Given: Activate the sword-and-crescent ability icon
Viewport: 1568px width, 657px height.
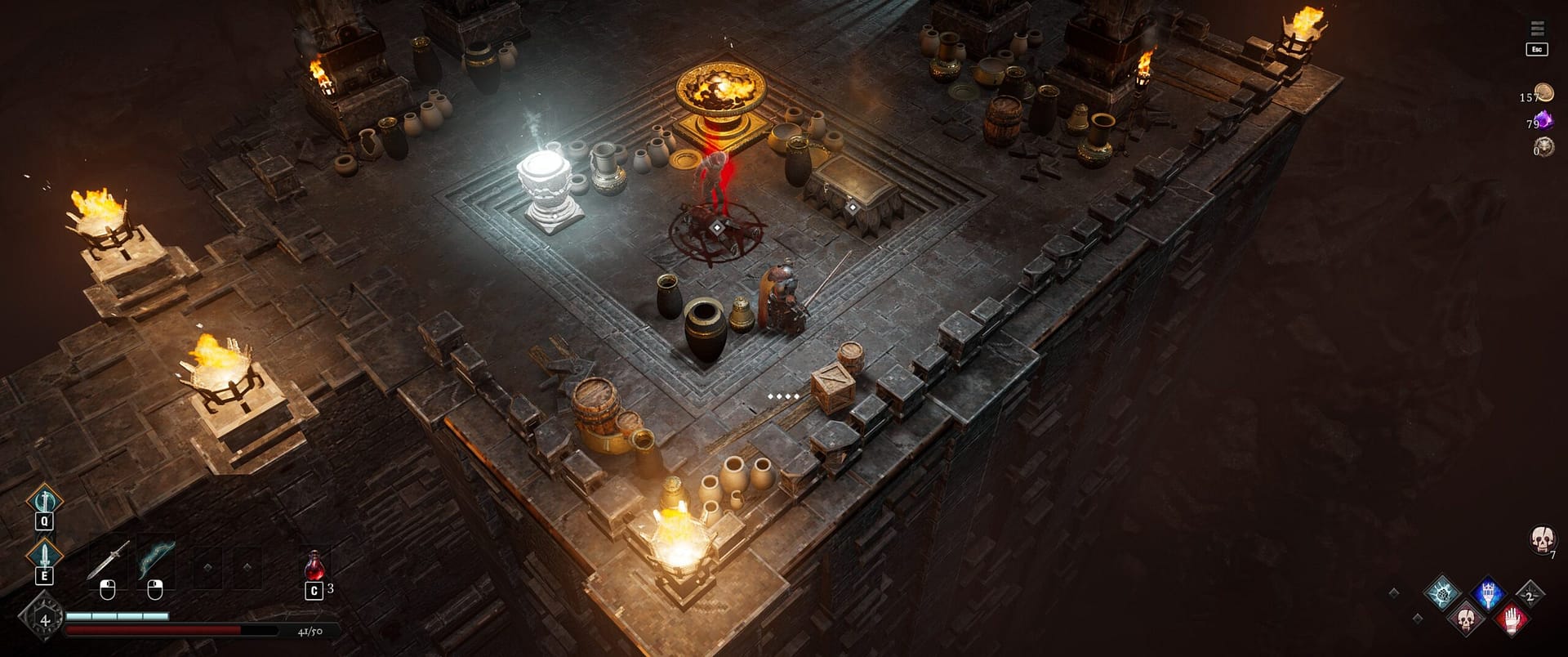Looking at the screenshot, I should (44, 498).
